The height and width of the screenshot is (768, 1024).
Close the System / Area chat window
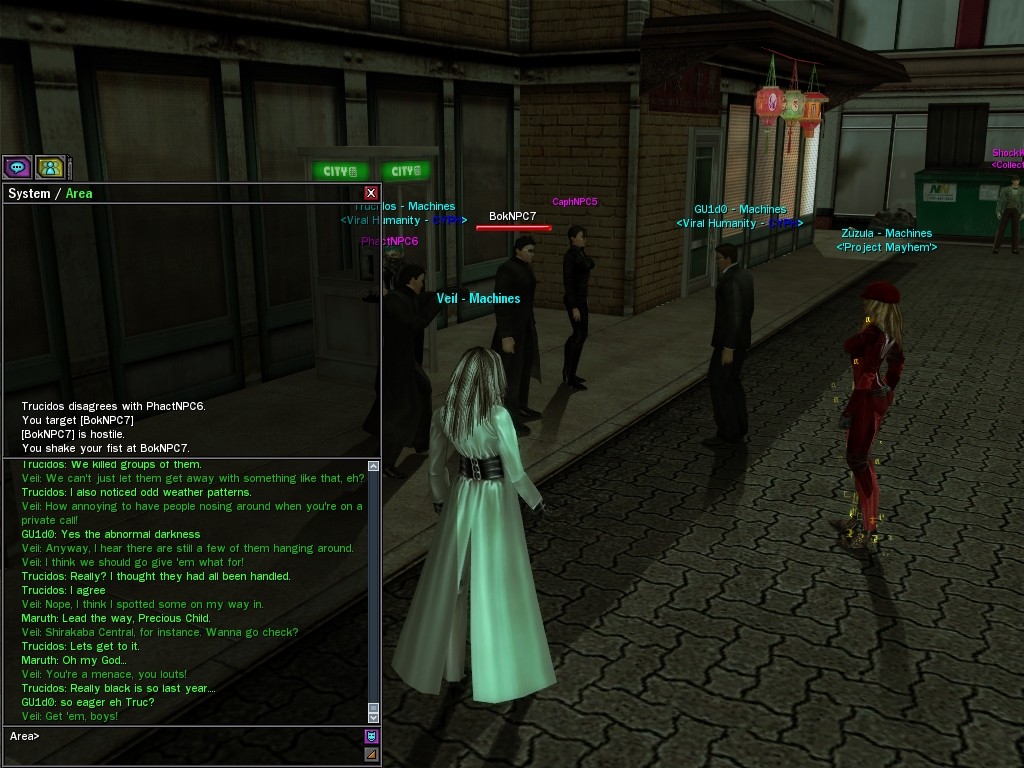[371, 193]
